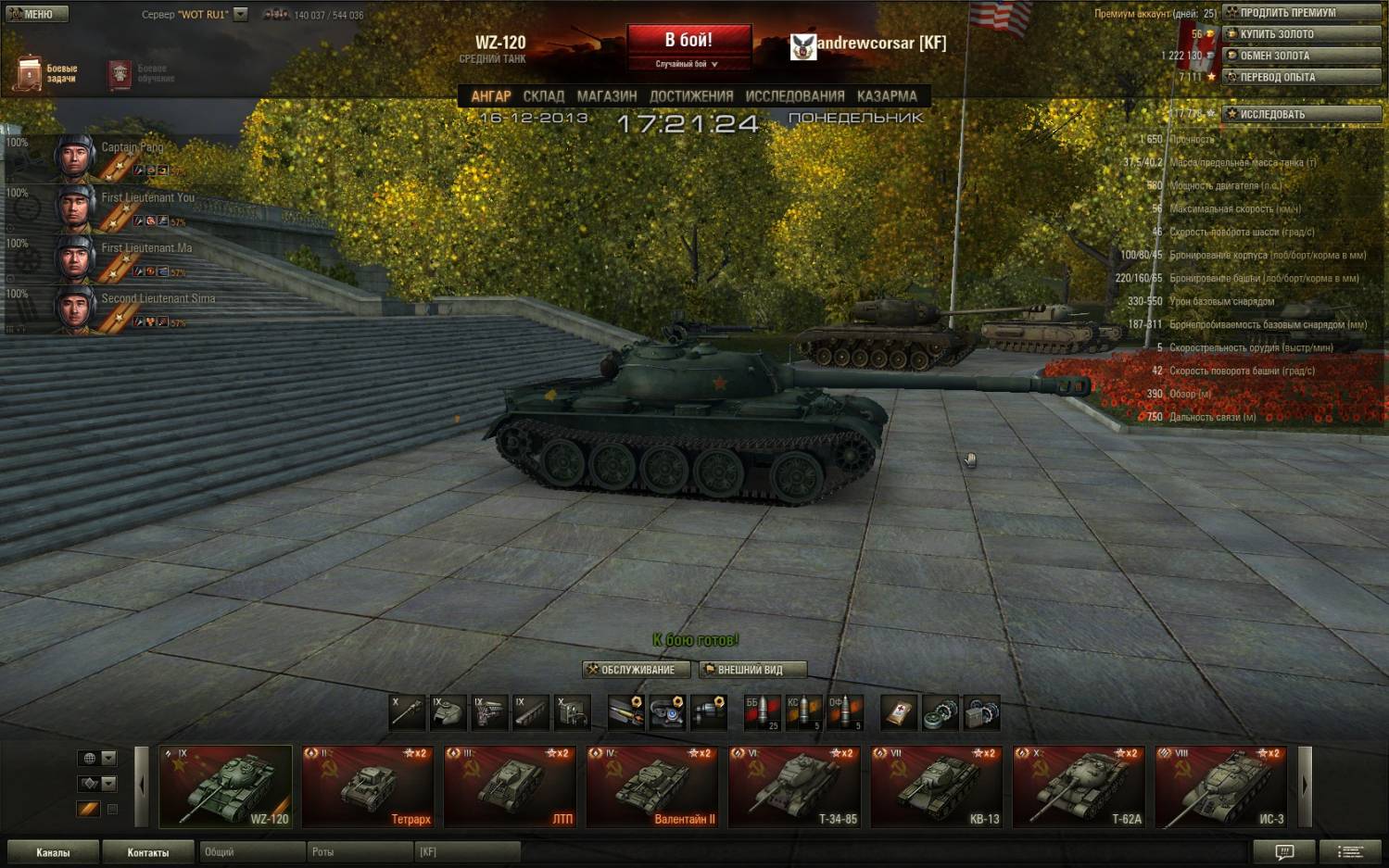Open the ОБСЛУЖИВАНИЕ service button
Image resolution: width=1389 pixels, height=868 pixels.
(x=637, y=670)
